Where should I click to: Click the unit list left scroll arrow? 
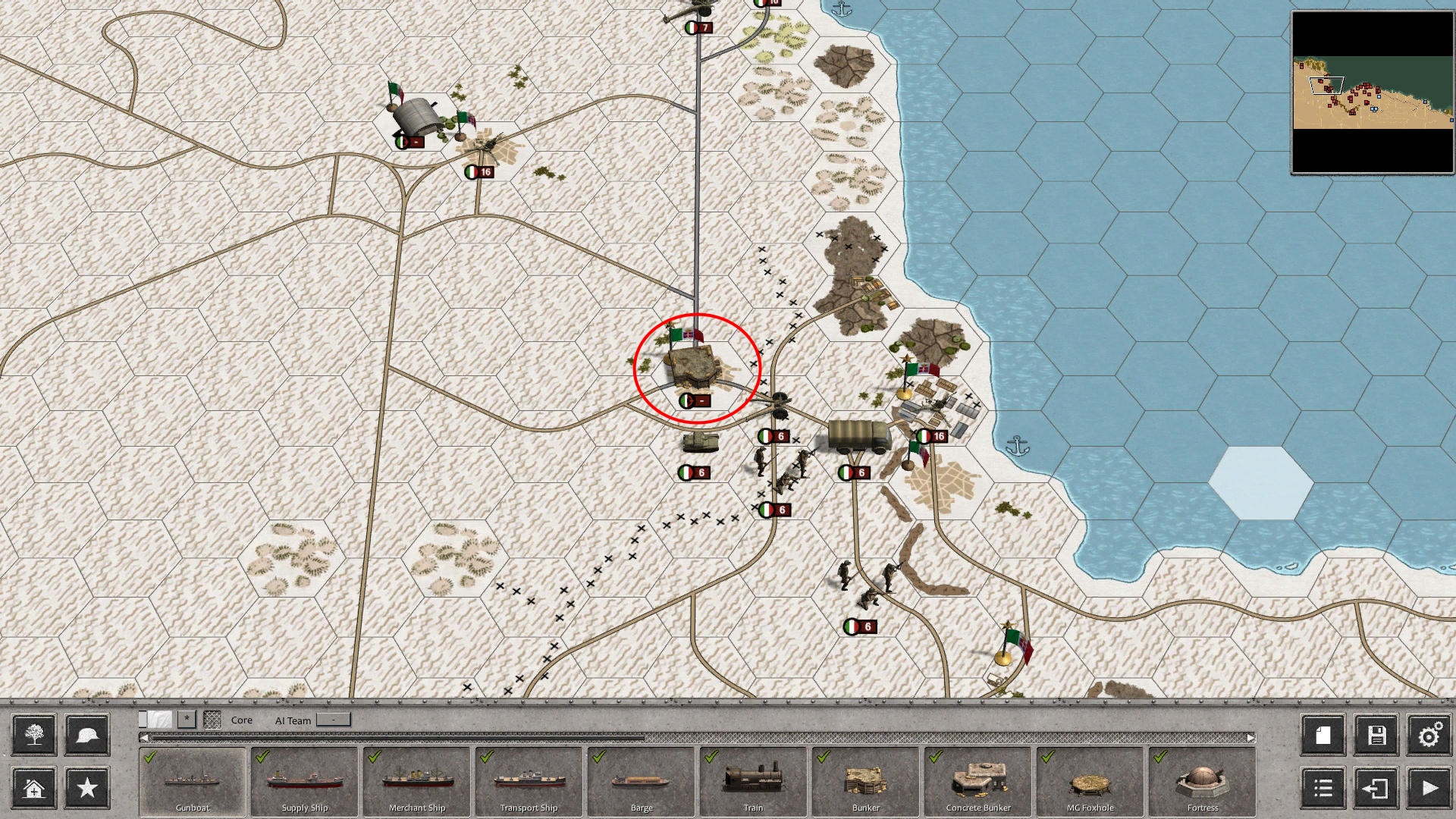click(x=145, y=736)
